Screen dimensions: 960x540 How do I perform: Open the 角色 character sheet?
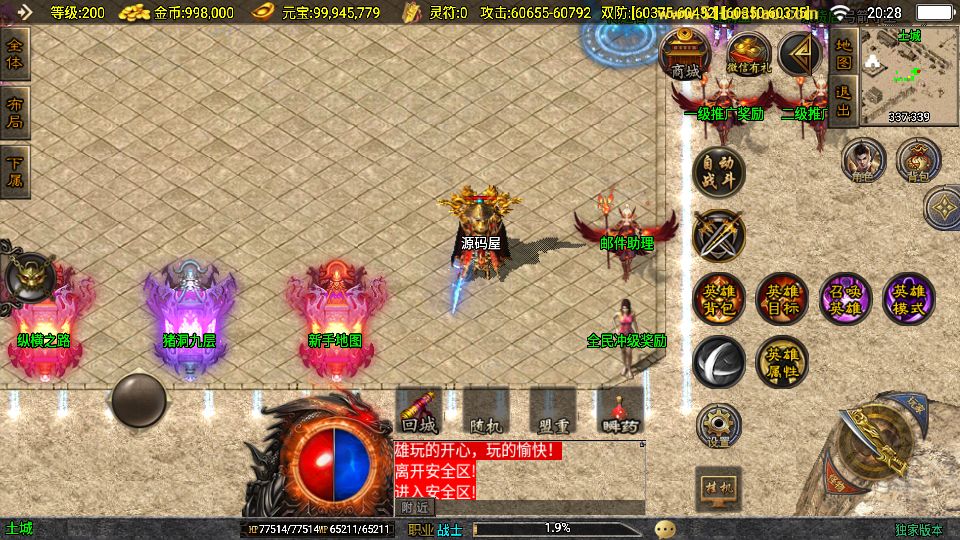[x=863, y=160]
